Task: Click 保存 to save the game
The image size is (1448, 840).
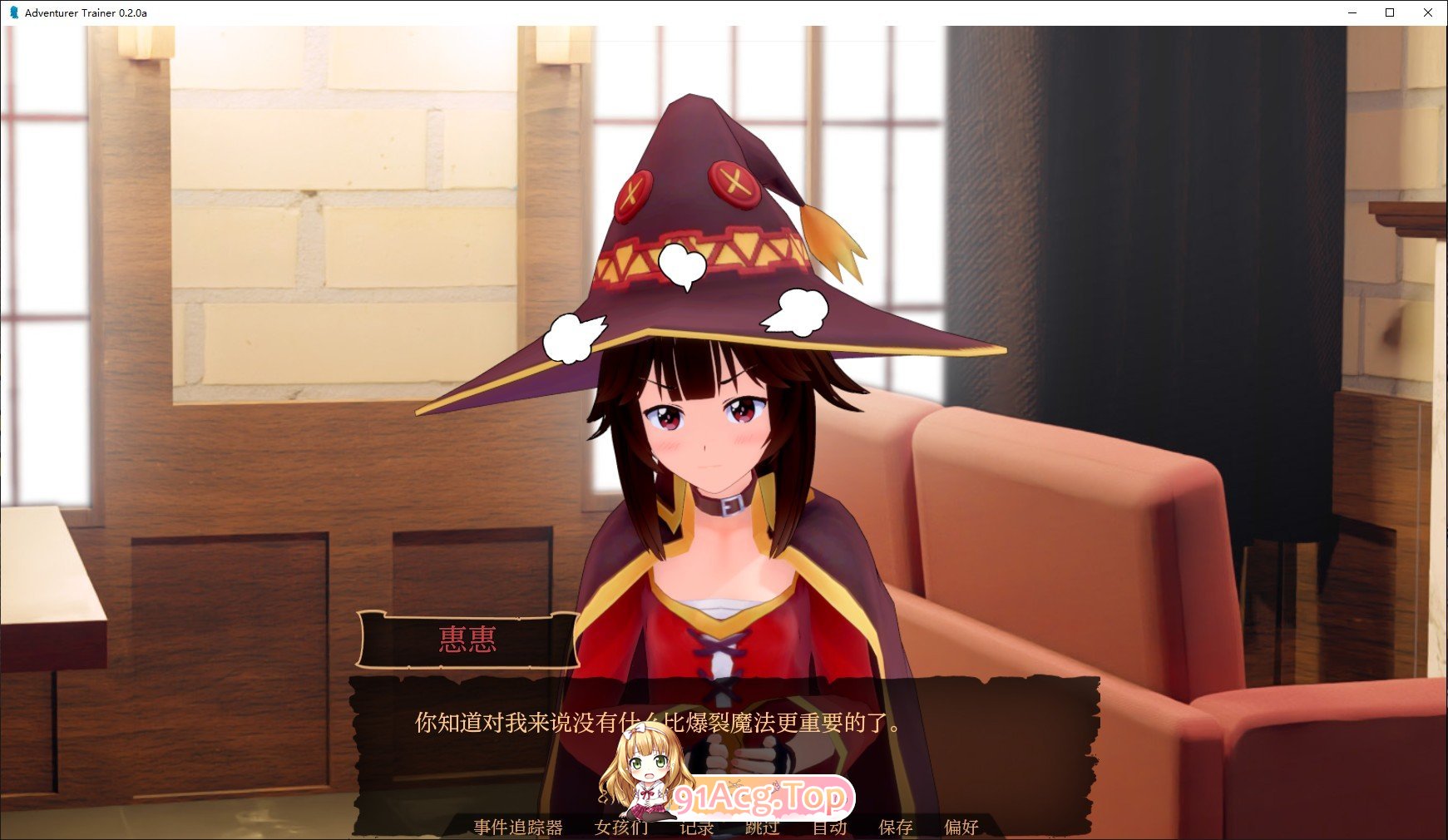Action: pos(896,828)
